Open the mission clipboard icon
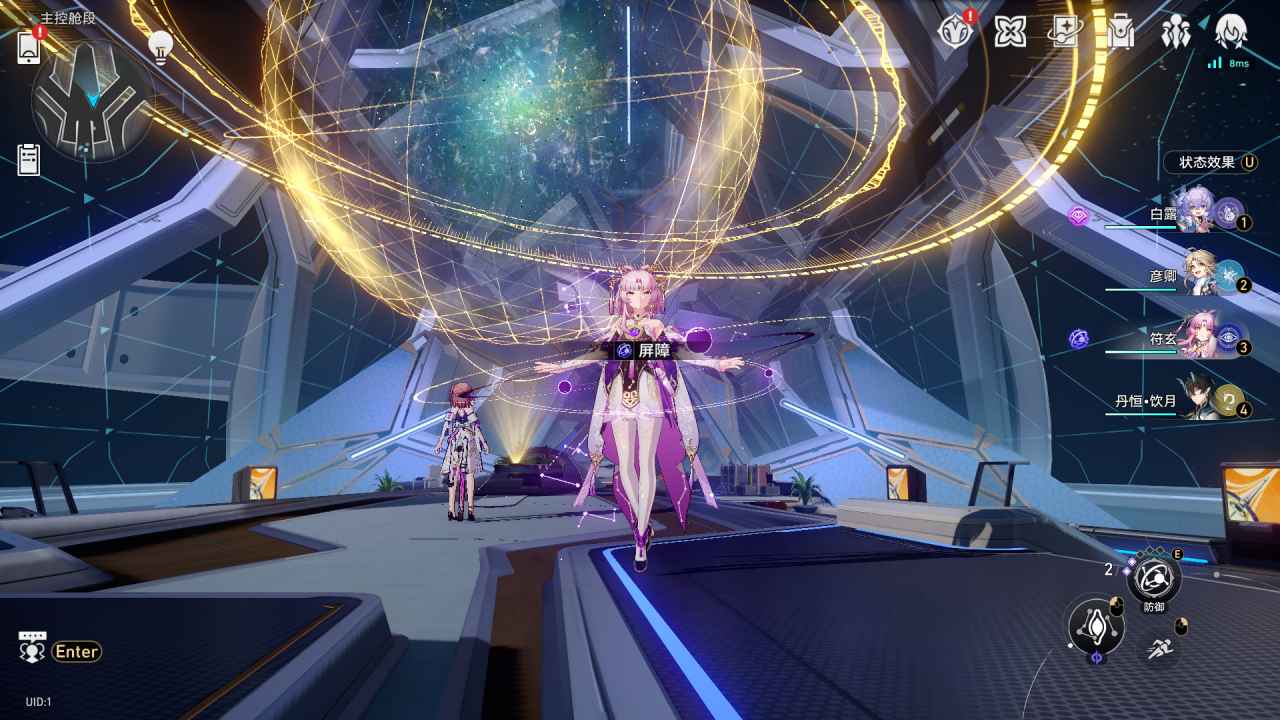Viewport: 1280px width, 720px height. click(x=29, y=159)
